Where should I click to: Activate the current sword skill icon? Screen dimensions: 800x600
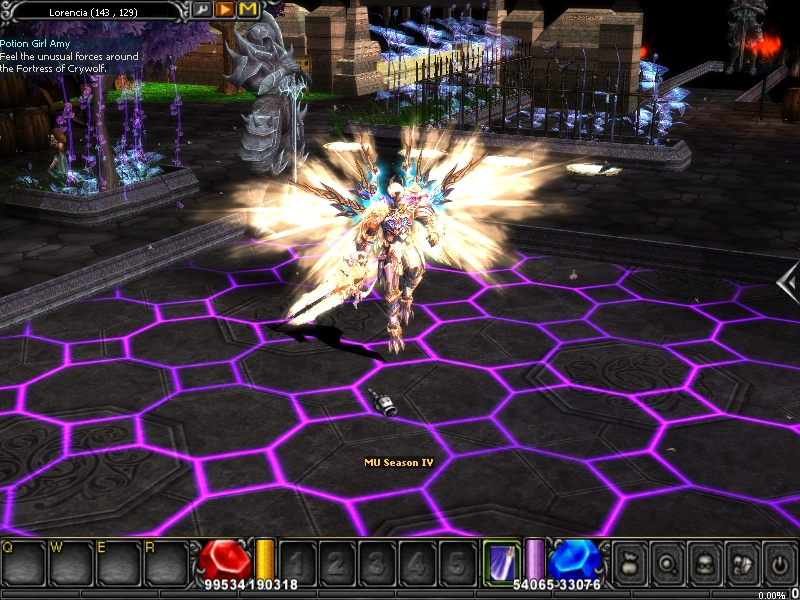coord(499,562)
